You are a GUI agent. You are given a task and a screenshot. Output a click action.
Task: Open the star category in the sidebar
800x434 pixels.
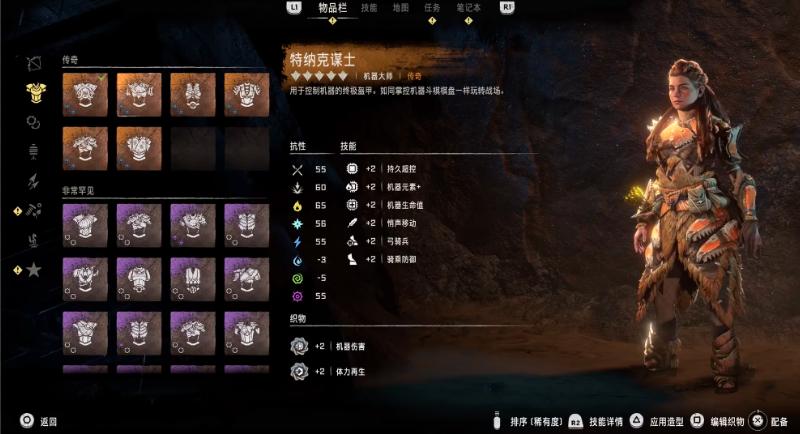pyautogui.click(x=33, y=269)
